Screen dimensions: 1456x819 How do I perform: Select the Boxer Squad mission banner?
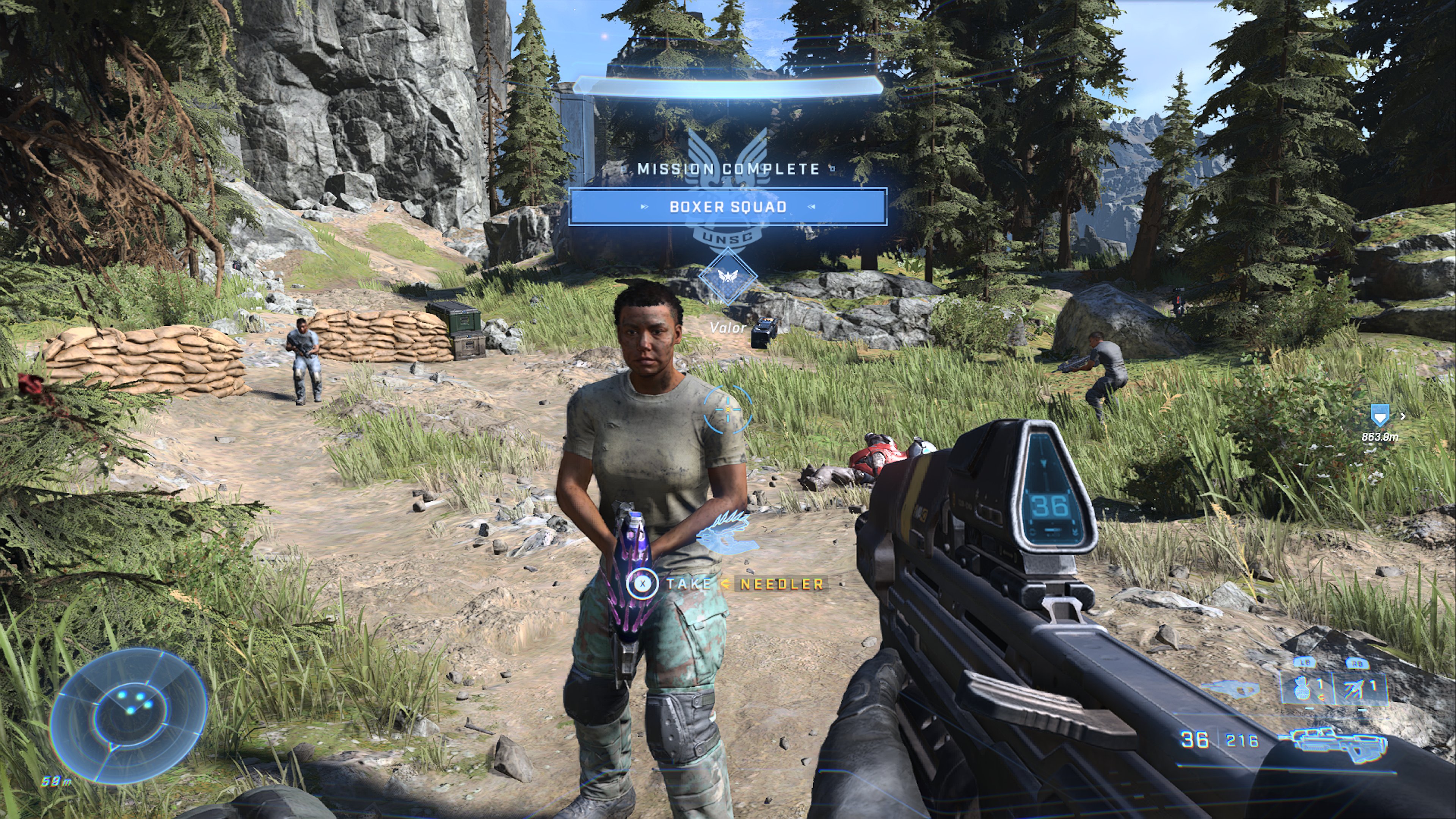click(728, 207)
